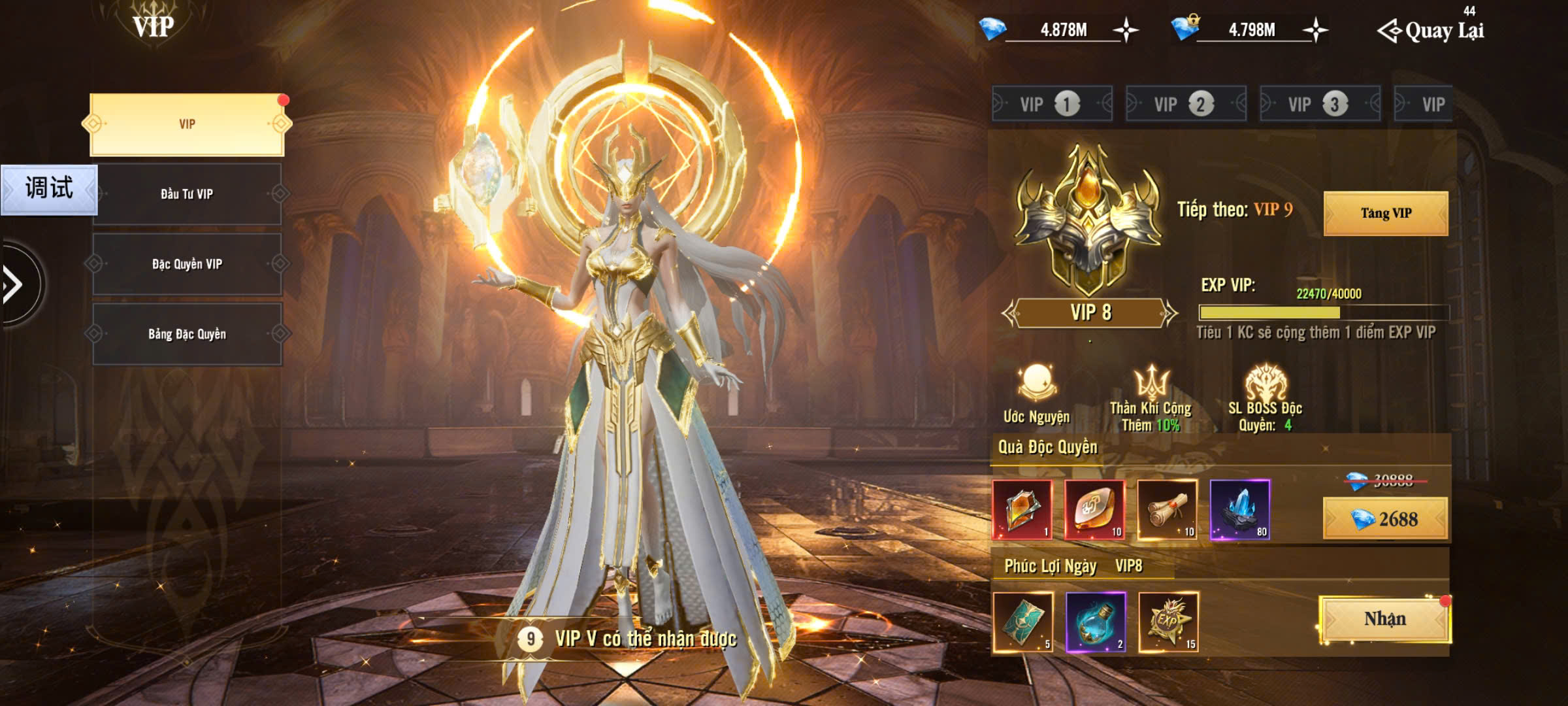Select the VIP menu entry
Image resolution: width=1568 pixels, height=706 pixels.
pos(187,124)
